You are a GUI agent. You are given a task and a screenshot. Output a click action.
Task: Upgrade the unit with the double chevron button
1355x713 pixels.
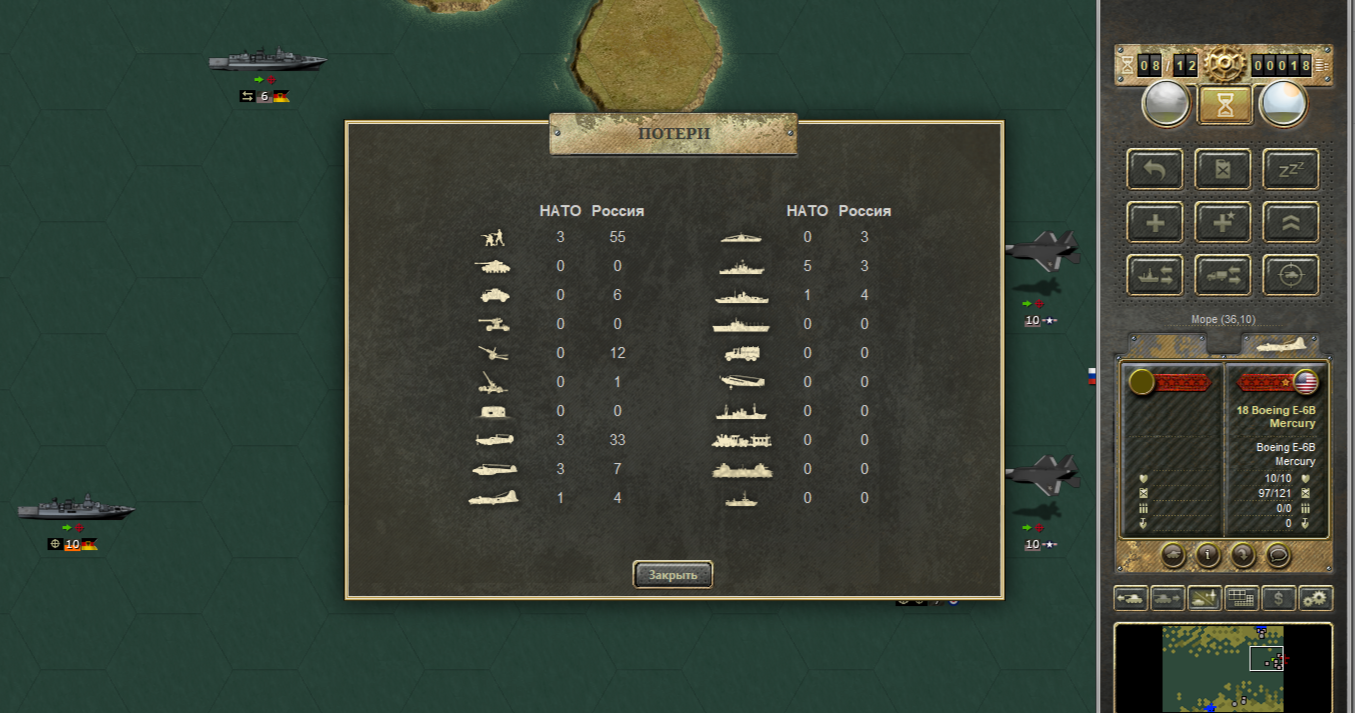(1290, 222)
